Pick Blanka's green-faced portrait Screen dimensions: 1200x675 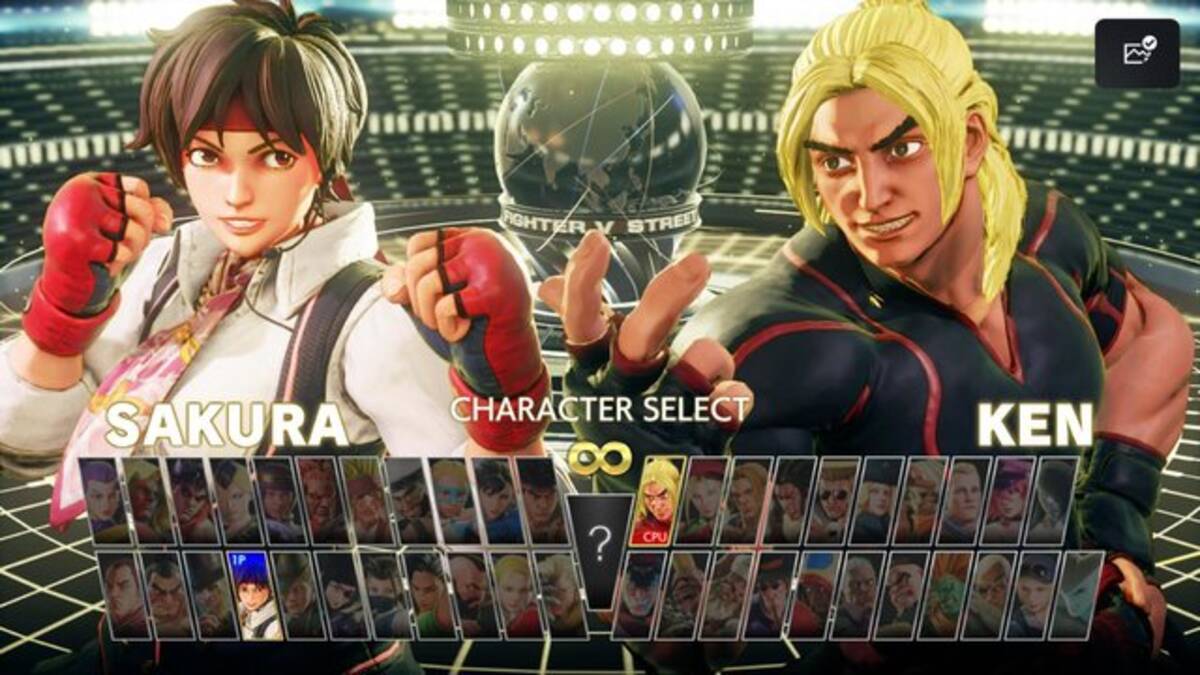(945, 595)
